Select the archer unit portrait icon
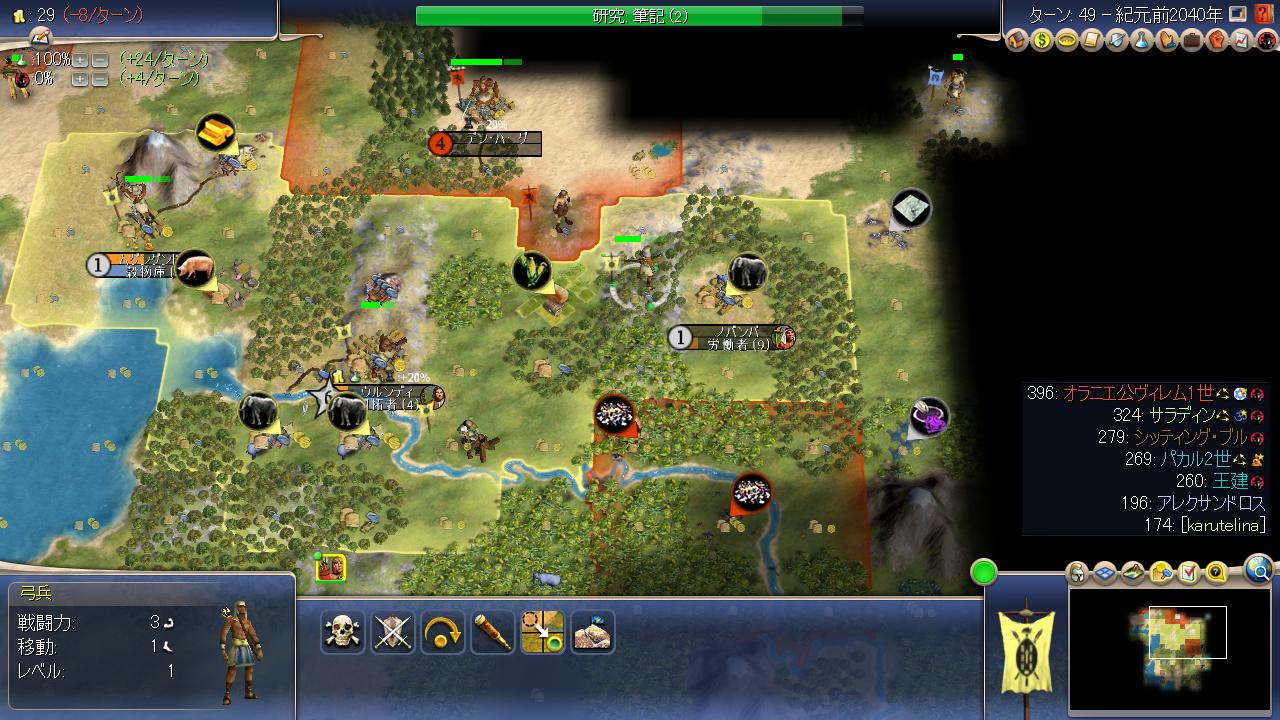 click(331, 568)
